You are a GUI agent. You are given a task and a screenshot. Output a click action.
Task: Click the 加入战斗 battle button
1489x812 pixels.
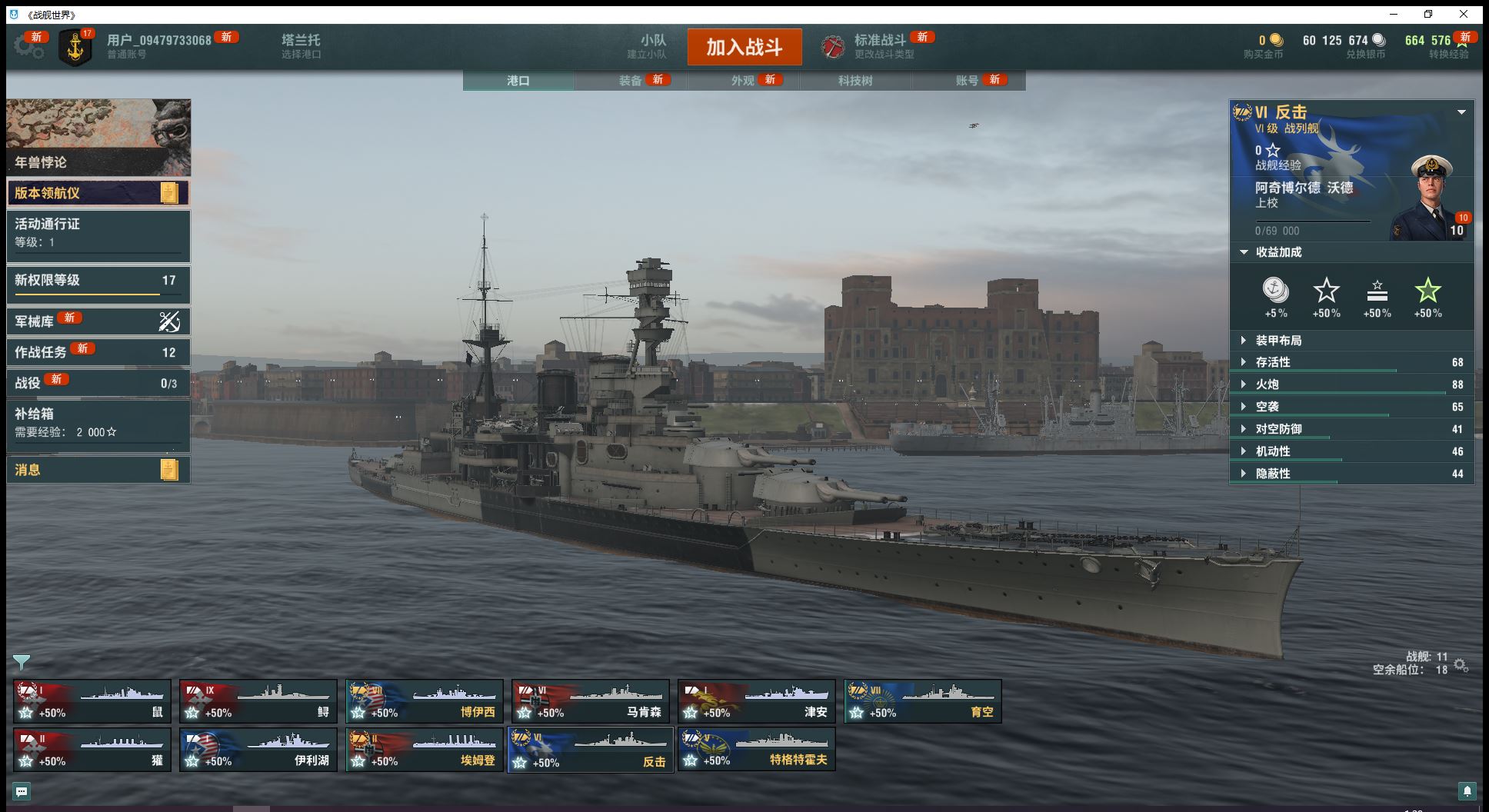[744, 48]
